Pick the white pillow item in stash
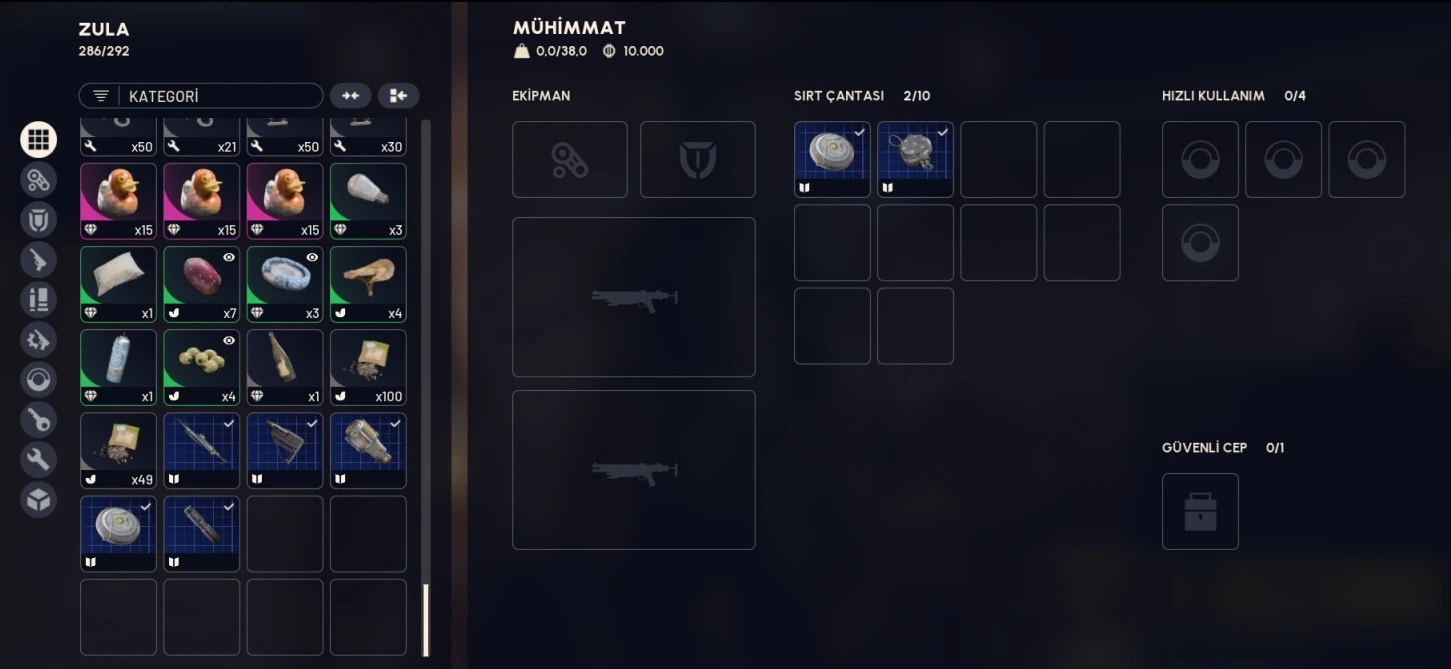 pyautogui.click(x=118, y=284)
